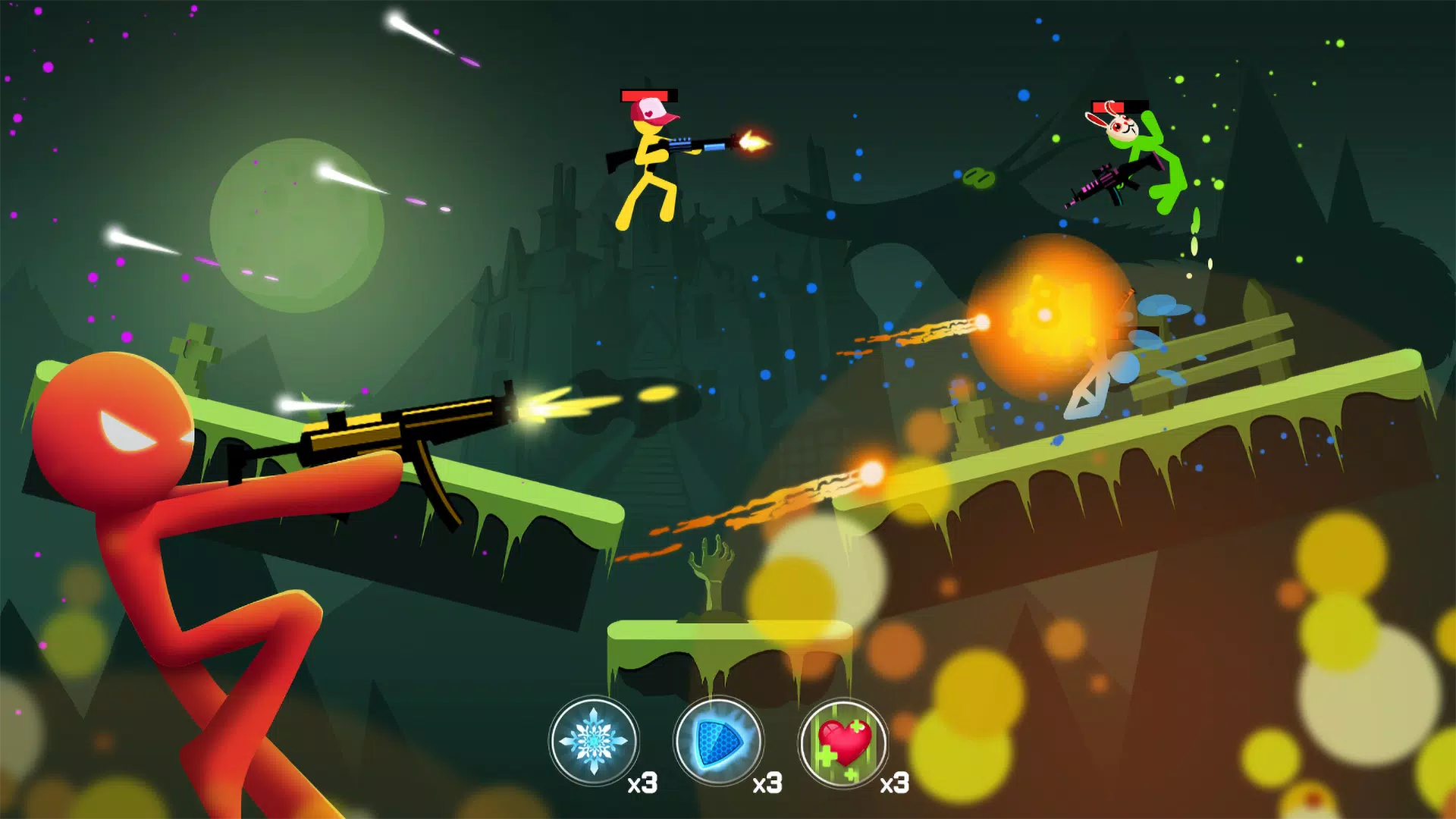Use the blue shield power-up
The image size is (1456, 819).
point(718,741)
